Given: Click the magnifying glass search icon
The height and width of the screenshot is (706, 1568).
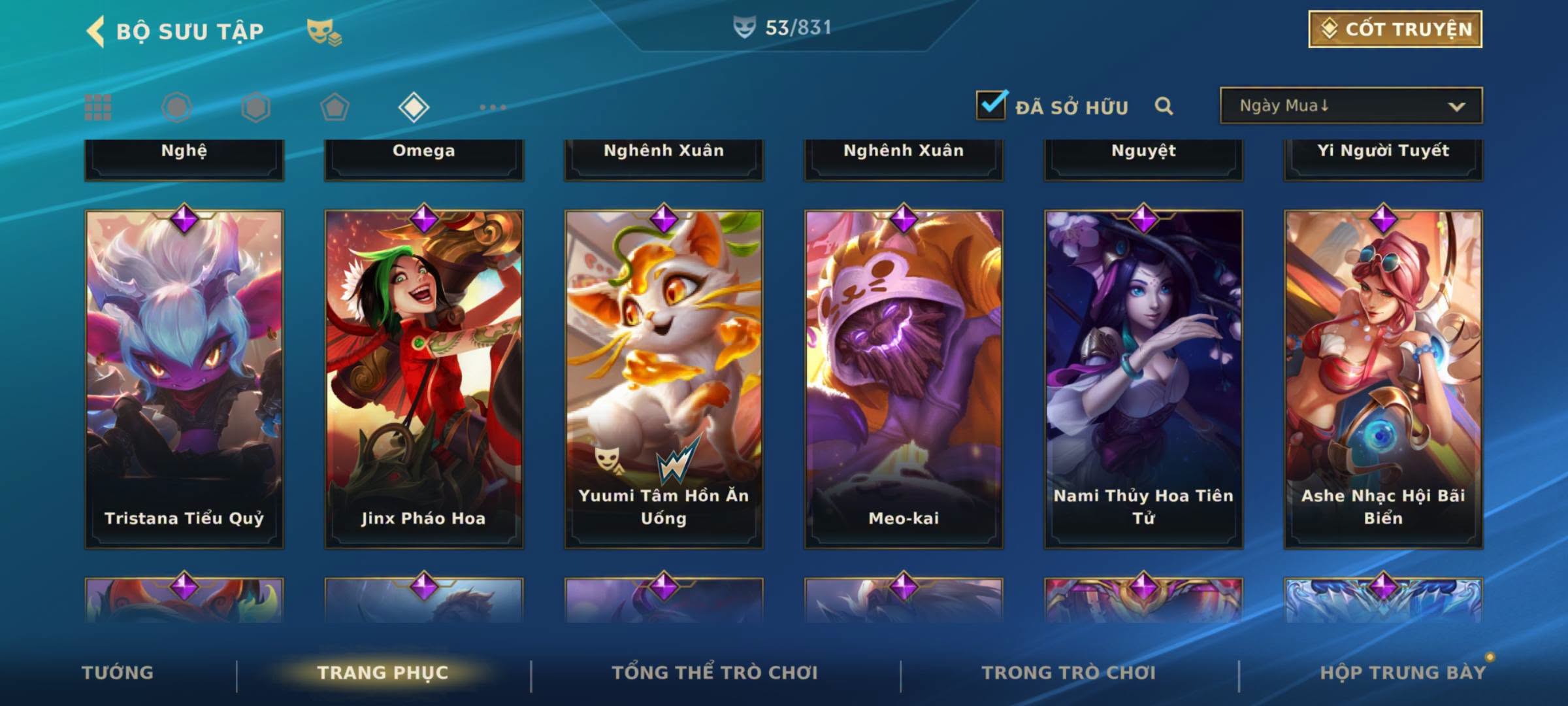Looking at the screenshot, I should click(x=1164, y=106).
